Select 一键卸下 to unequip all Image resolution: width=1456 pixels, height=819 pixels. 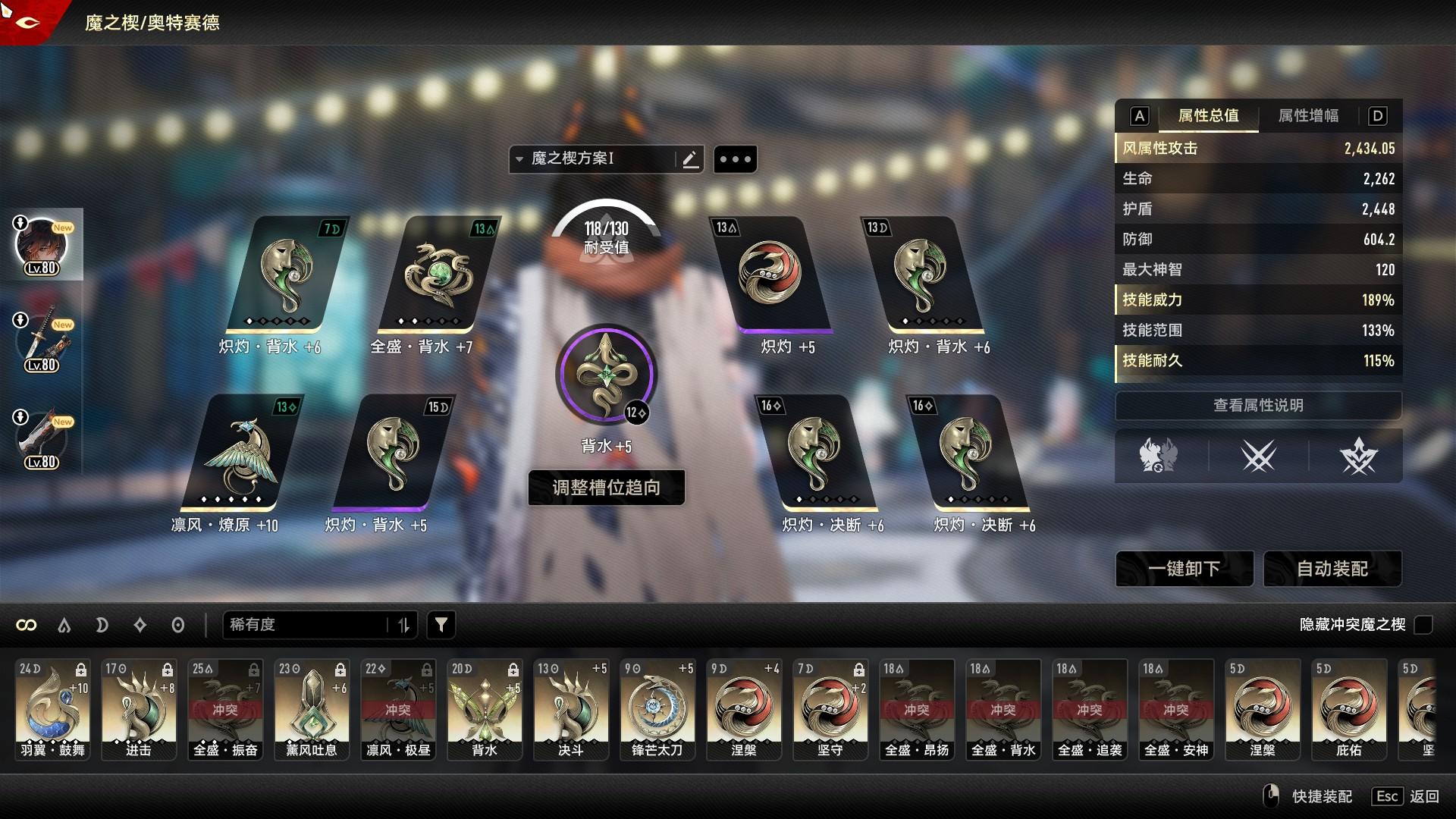point(1184,569)
